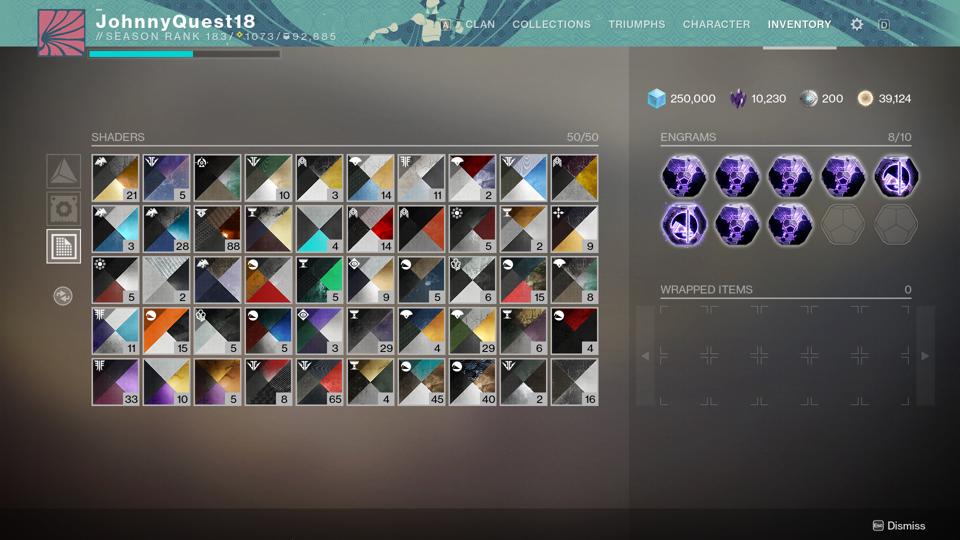
Task: Switch to the mods category gear icon
Action: tap(64, 209)
